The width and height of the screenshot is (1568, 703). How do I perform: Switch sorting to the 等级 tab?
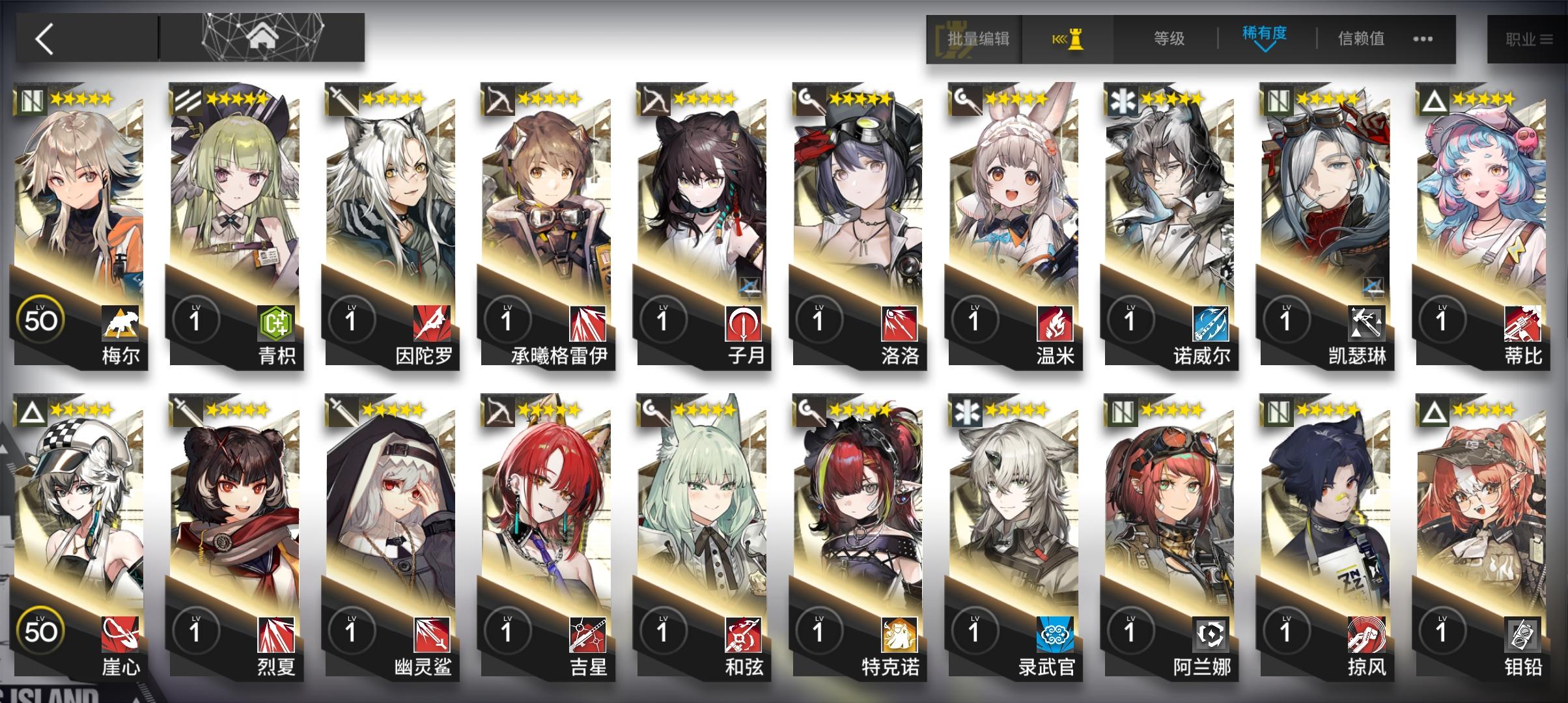tap(1169, 38)
